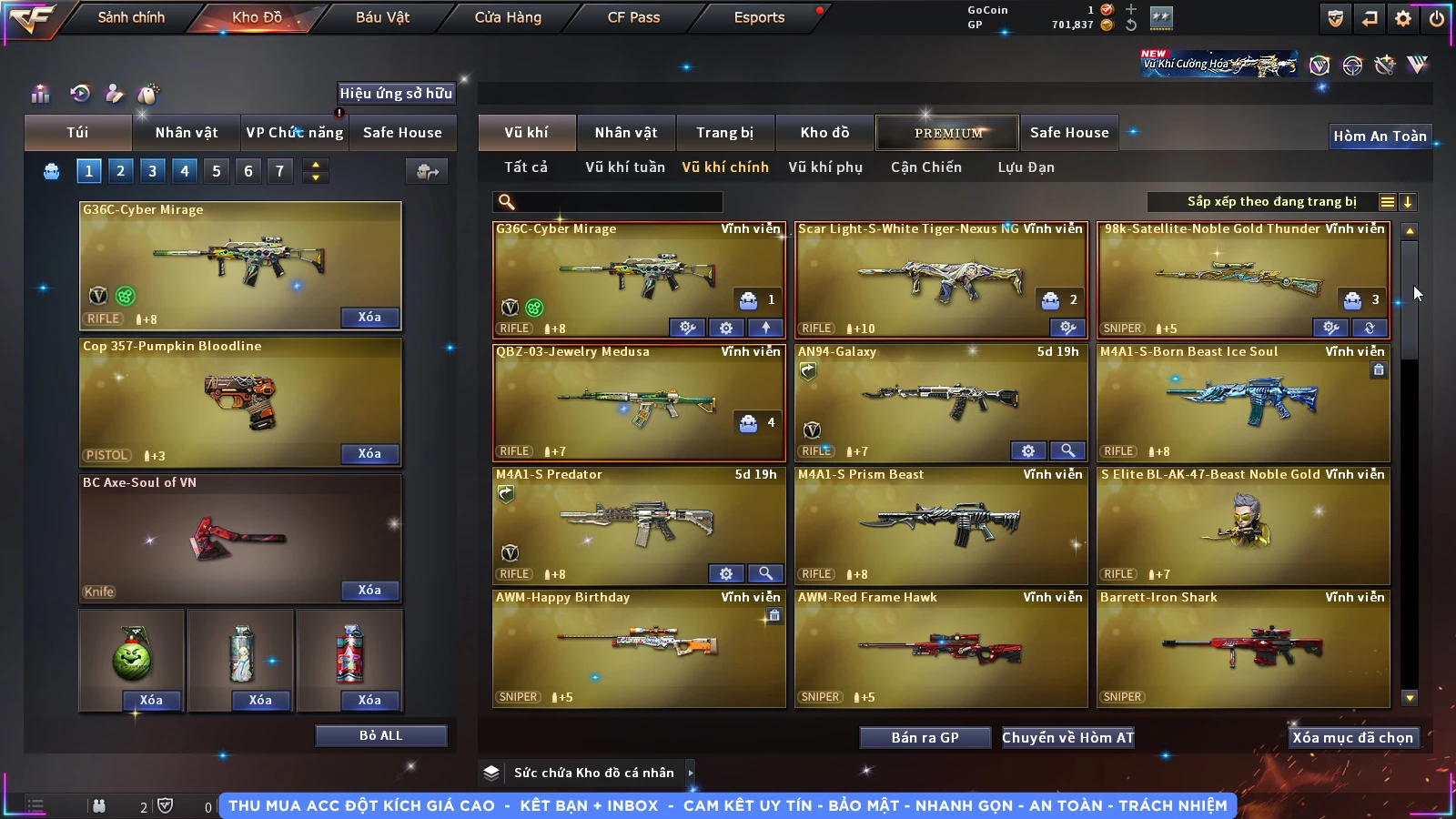Select the PREMIUM inventory tab
Image resolution: width=1456 pixels, height=819 pixels.
(947, 133)
